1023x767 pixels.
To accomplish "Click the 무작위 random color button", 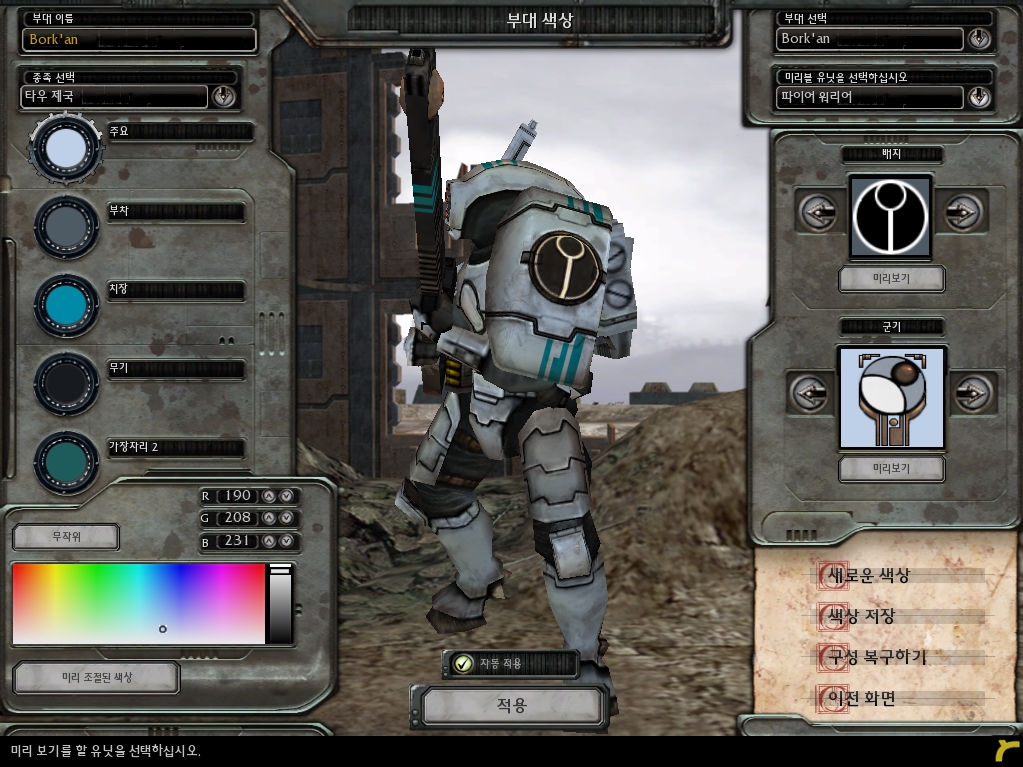I will 66,537.
